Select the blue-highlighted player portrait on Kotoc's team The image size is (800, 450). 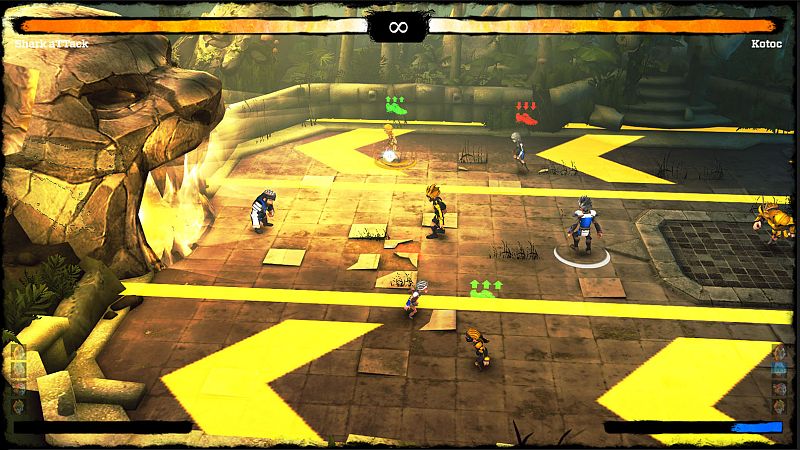coord(780,370)
